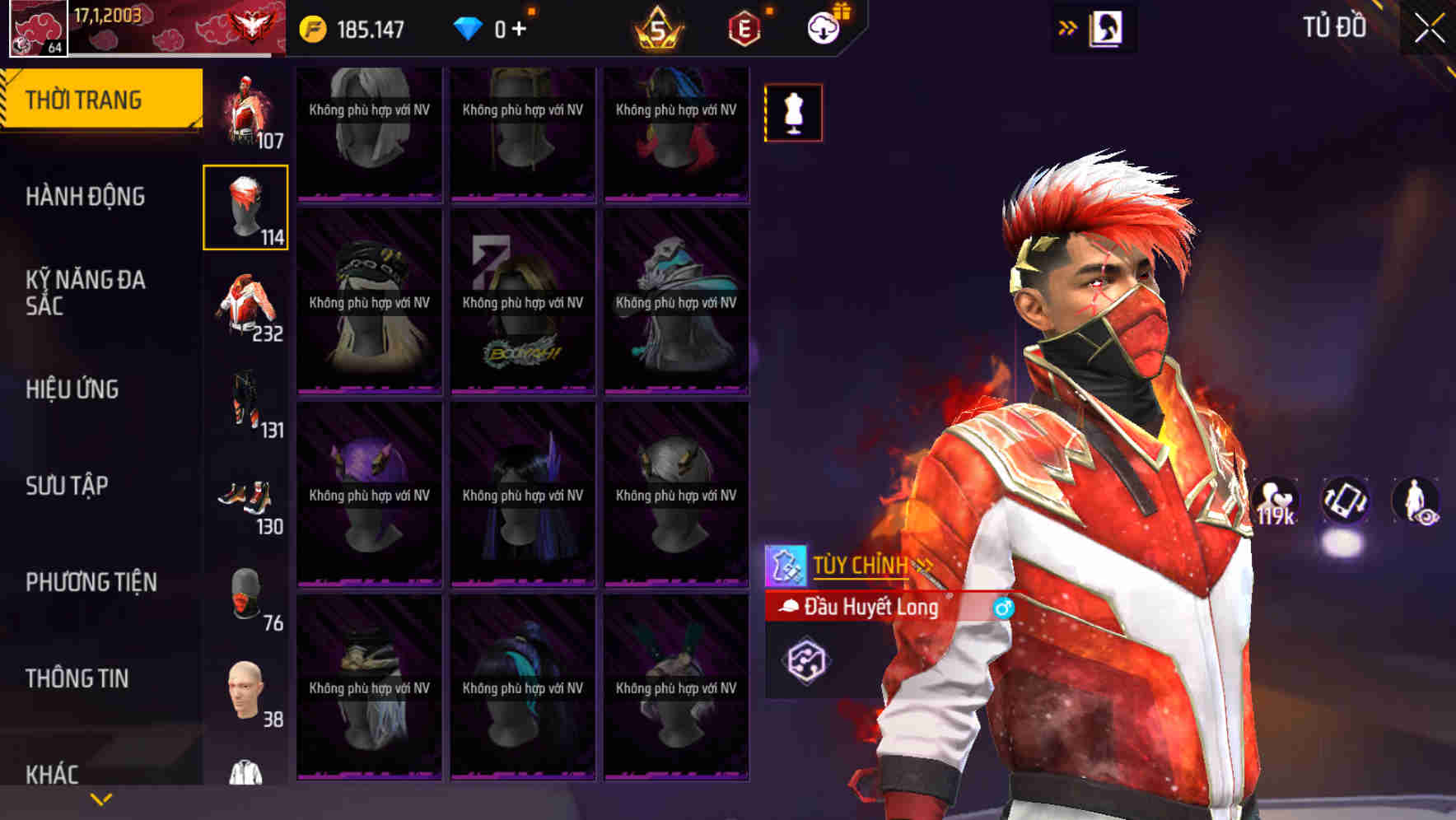The image size is (1456, 820).
Task: Open the mannequin preview icon
Action: [x=793, y=113]
